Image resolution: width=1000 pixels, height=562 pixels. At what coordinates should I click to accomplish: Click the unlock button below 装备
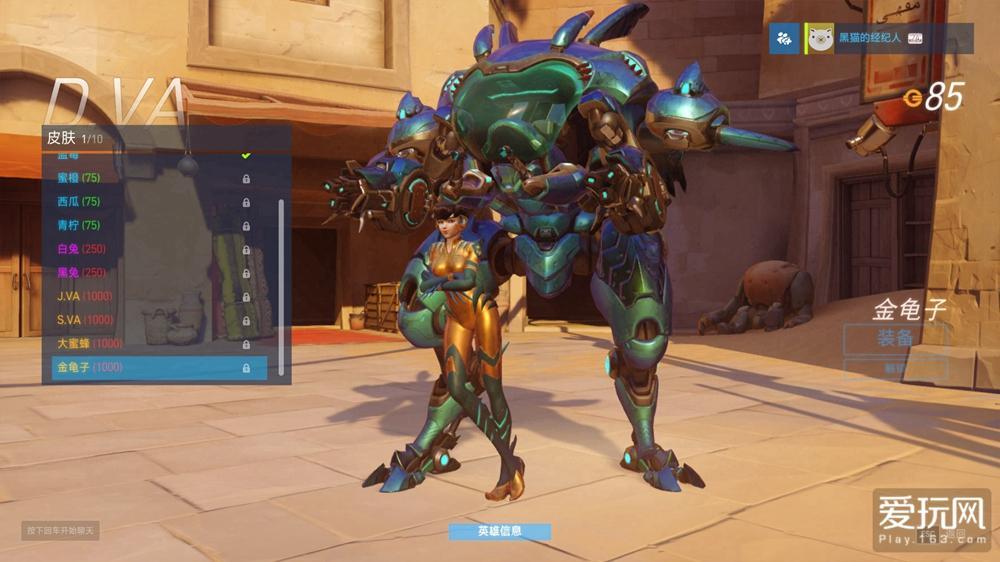[x=895, y=368]
